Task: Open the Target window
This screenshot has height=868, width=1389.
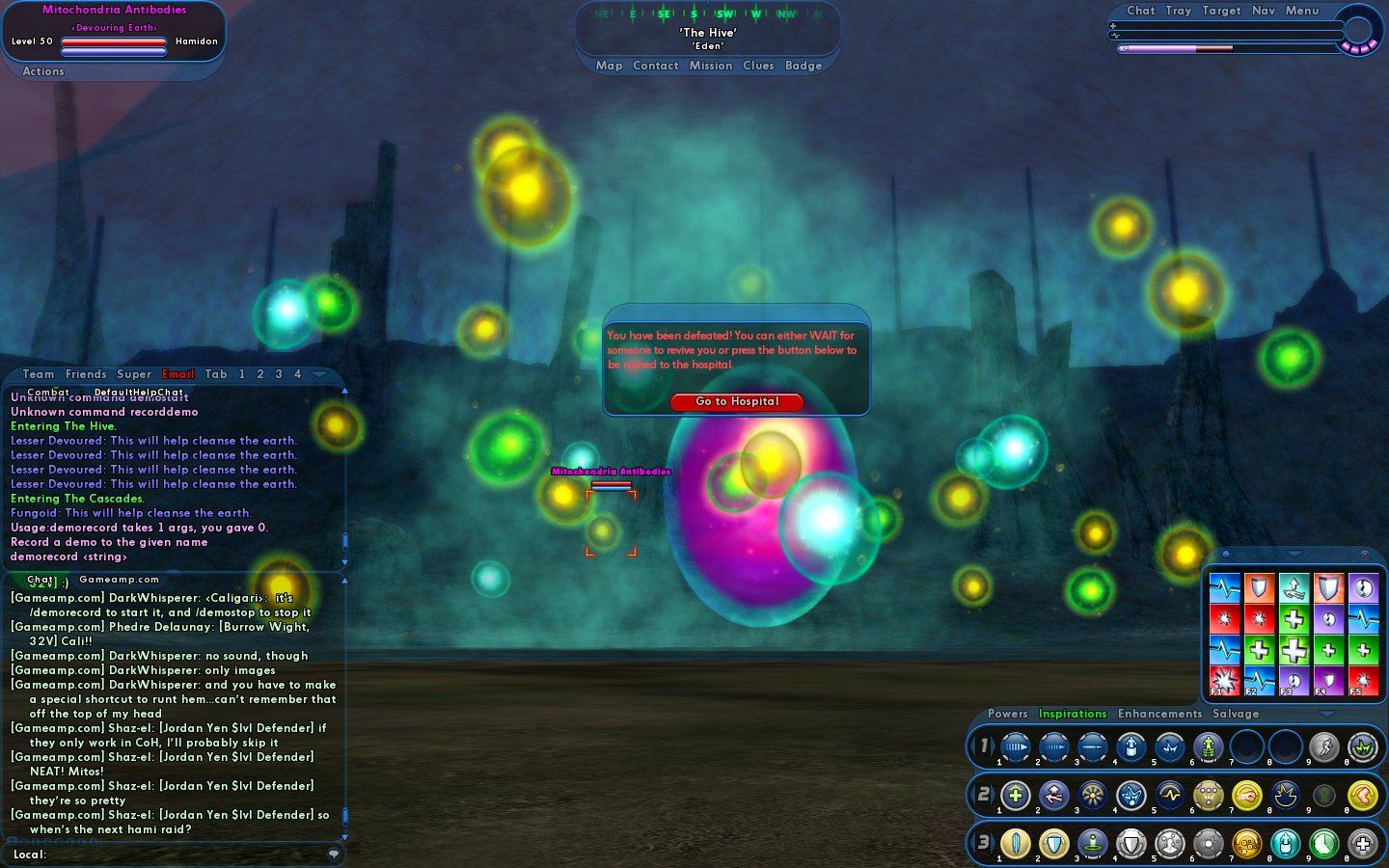Action: click(x=1221, y=11)
